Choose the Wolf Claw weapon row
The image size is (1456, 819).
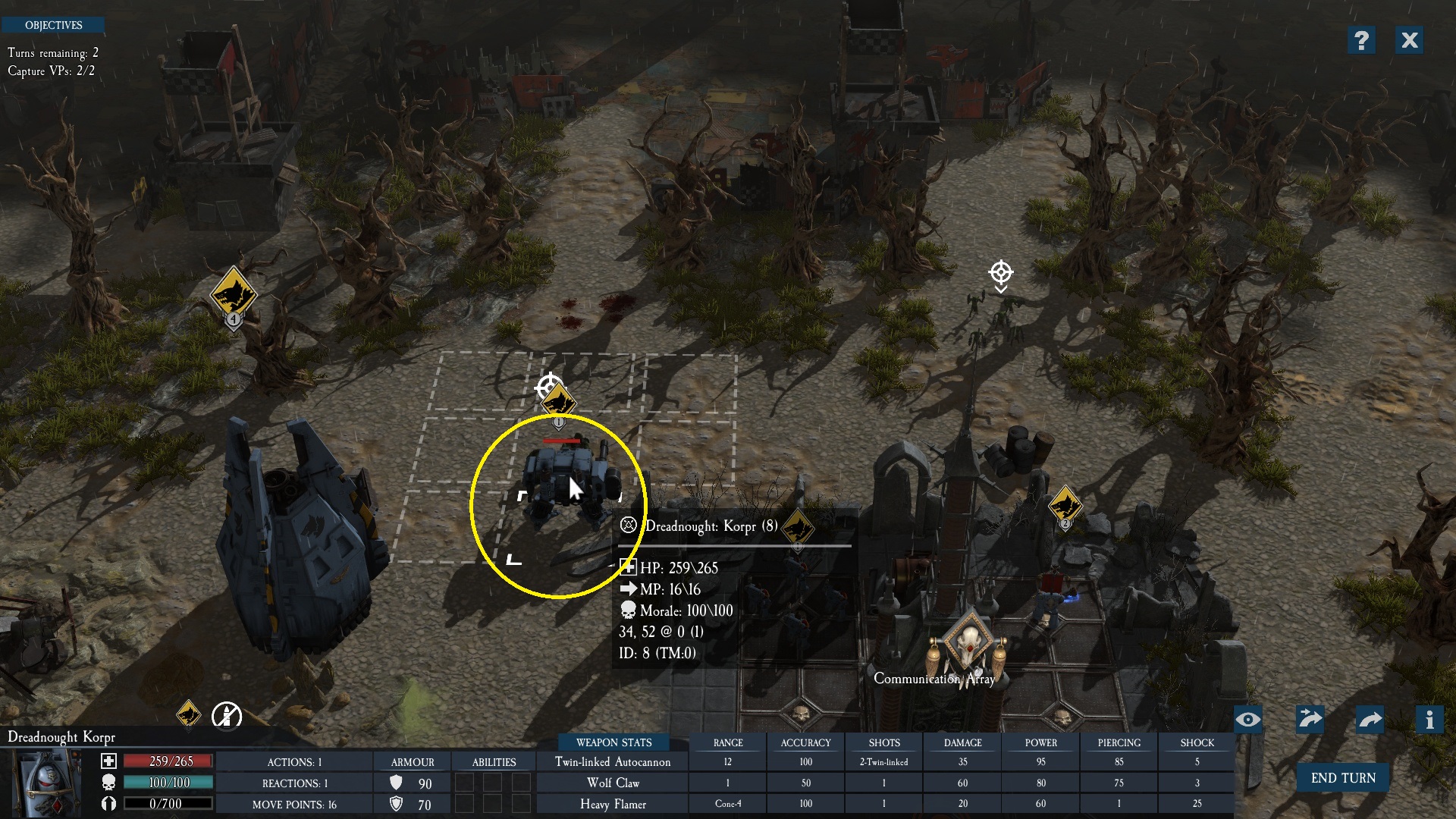pos(613,783)
